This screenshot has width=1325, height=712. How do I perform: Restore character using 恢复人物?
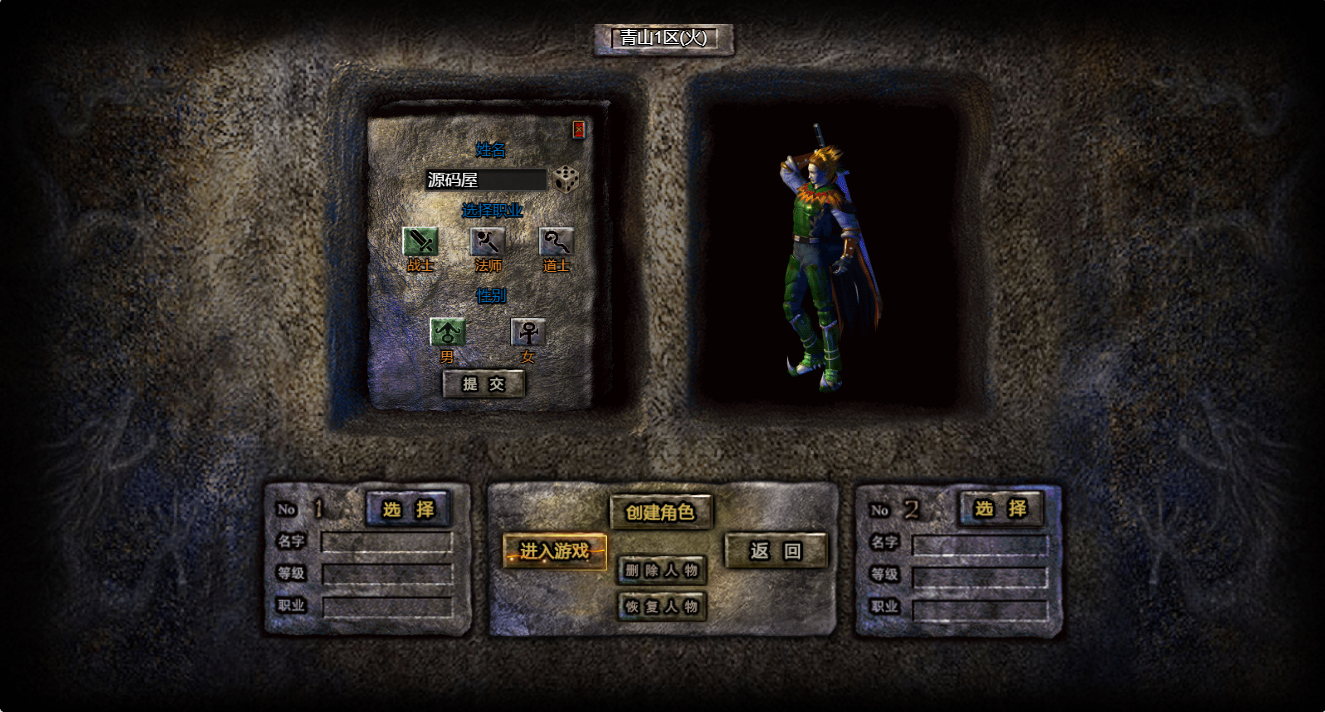[x=662, y=606]
